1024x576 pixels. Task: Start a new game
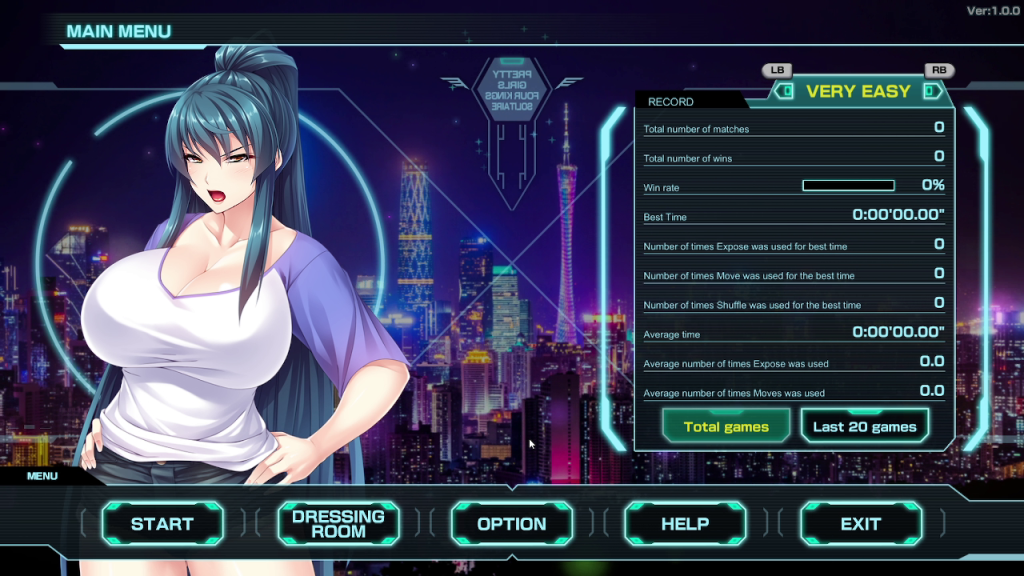[162, 523]
